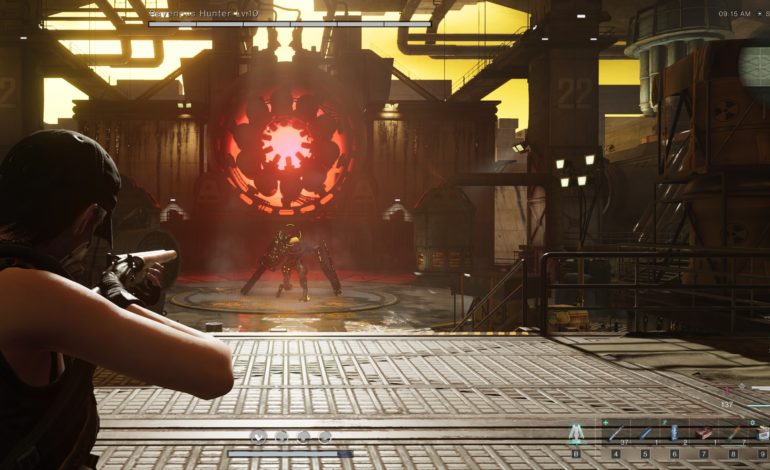Open the minimap in the top-right corner
The image size is (770, 470).
point(755,65)
